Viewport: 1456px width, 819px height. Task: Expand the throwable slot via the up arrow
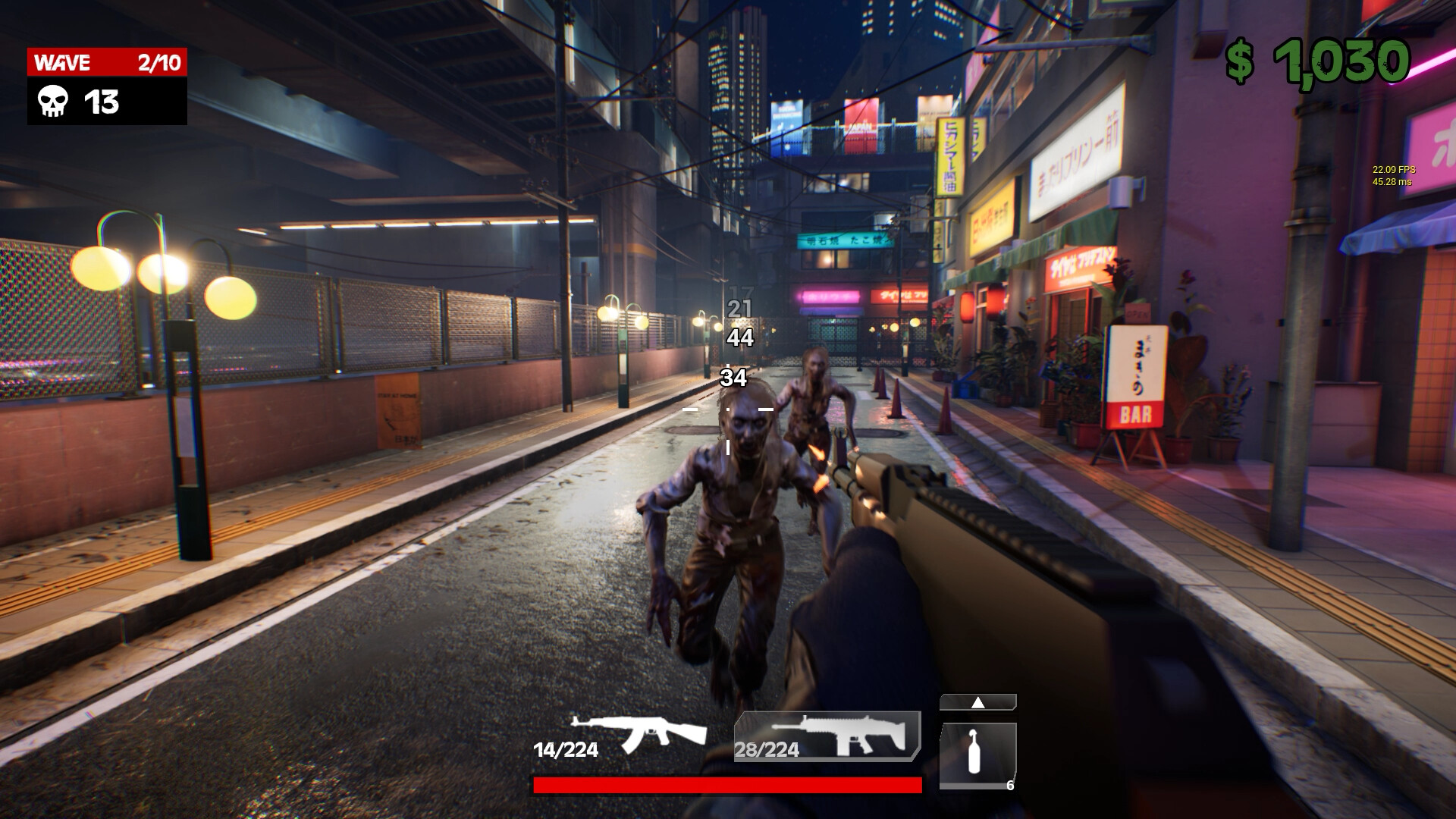[977, 701]
